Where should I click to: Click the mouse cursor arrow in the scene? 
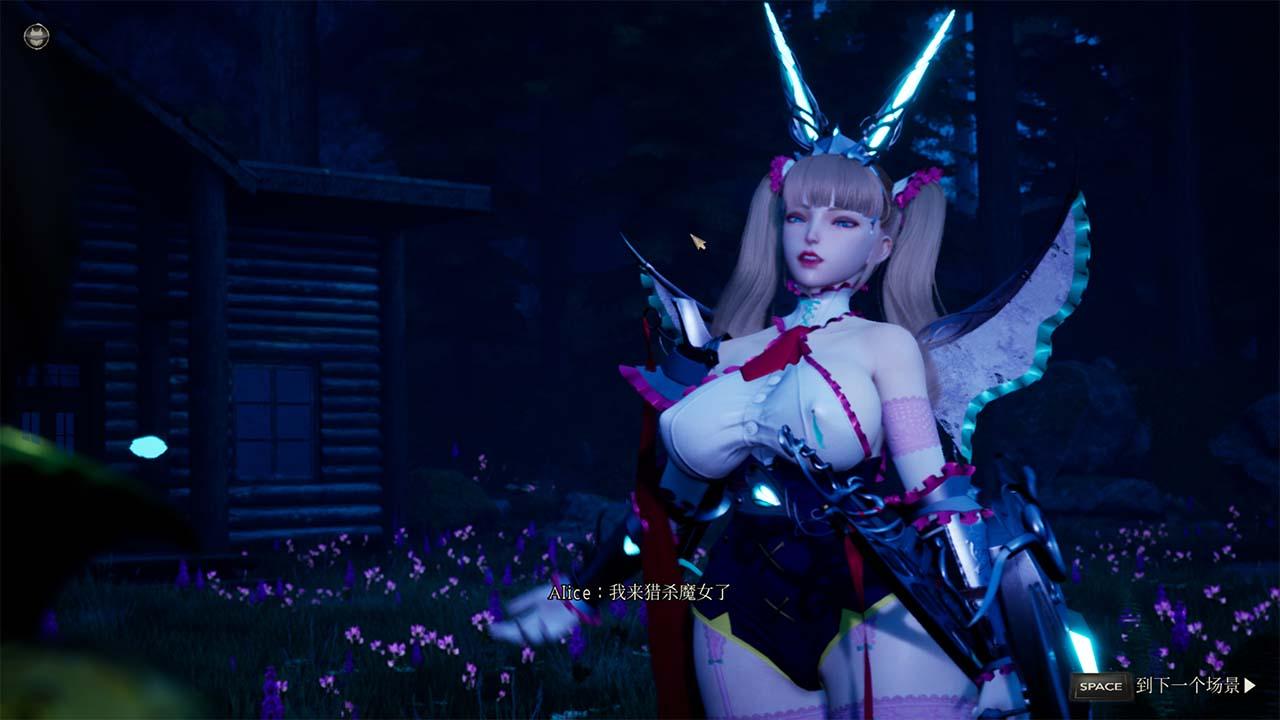[697, 244]
